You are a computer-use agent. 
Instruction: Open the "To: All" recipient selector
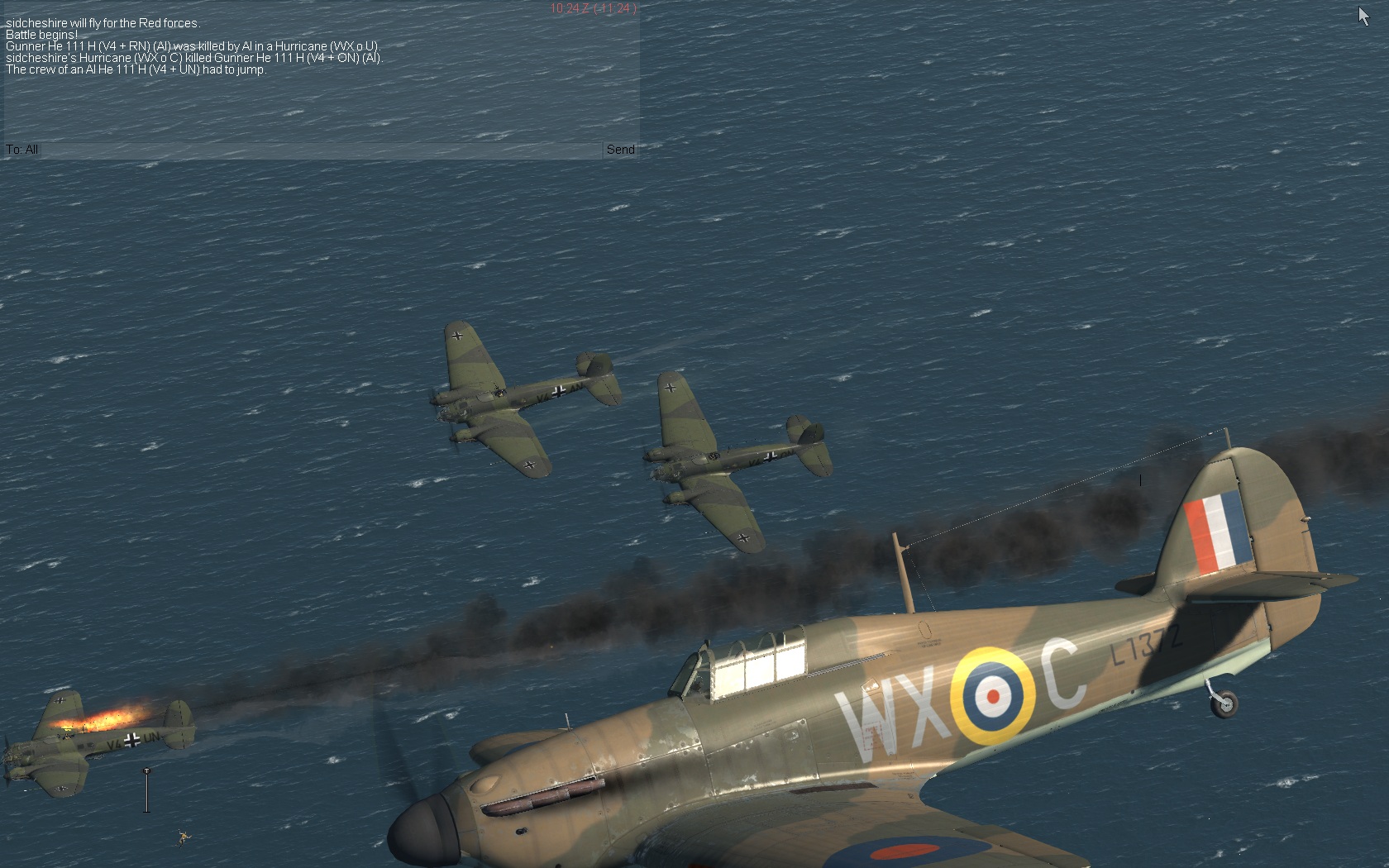22,150
